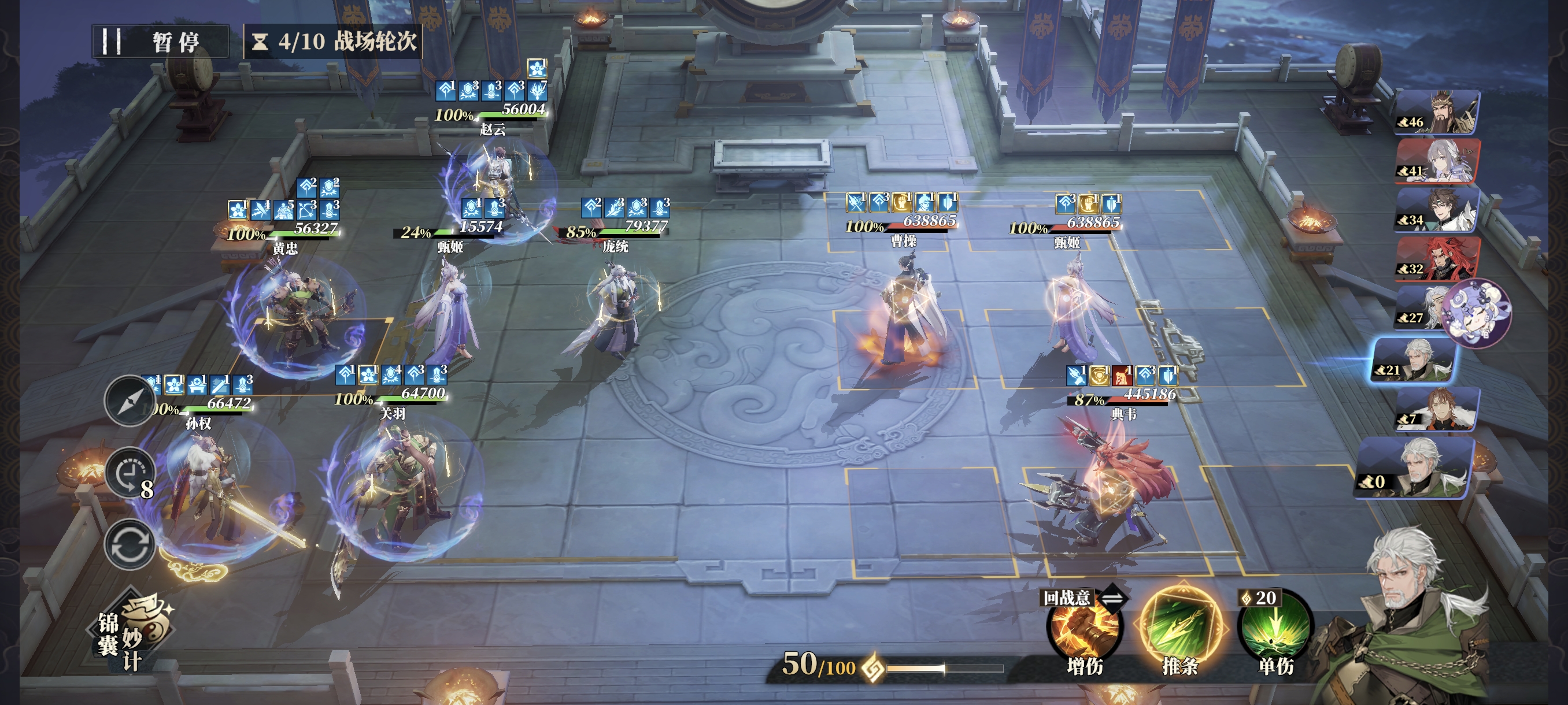Screen dimensions: 1568x705
Task: Pause the battle with the 暂停 button
Action: click(x=160, y=42)
